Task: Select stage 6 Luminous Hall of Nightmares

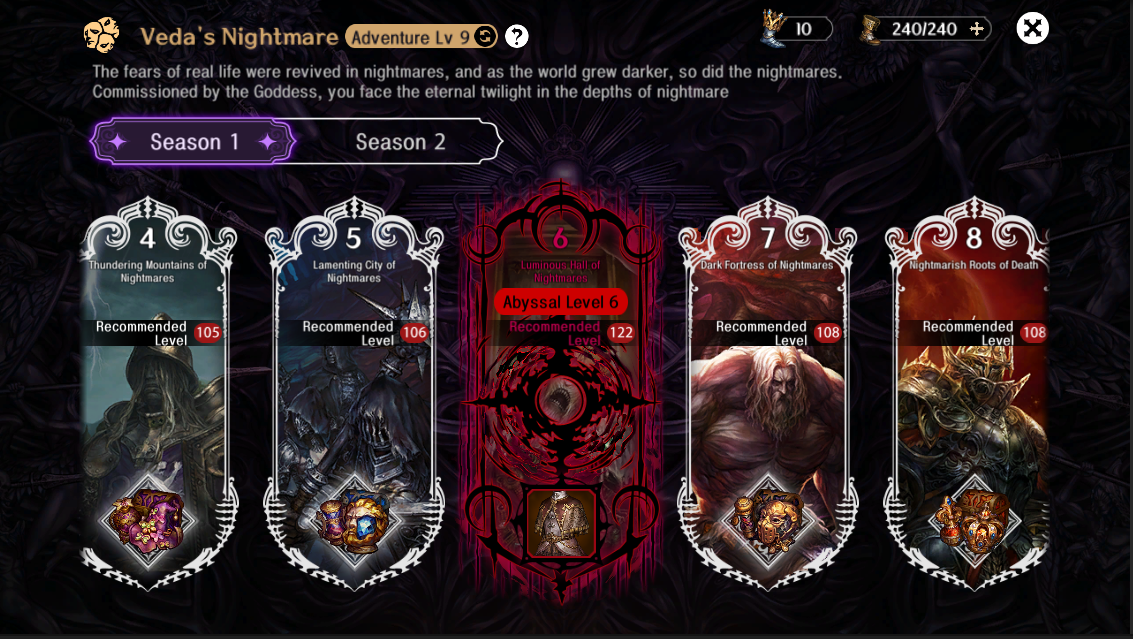Action: coord(560,400)
